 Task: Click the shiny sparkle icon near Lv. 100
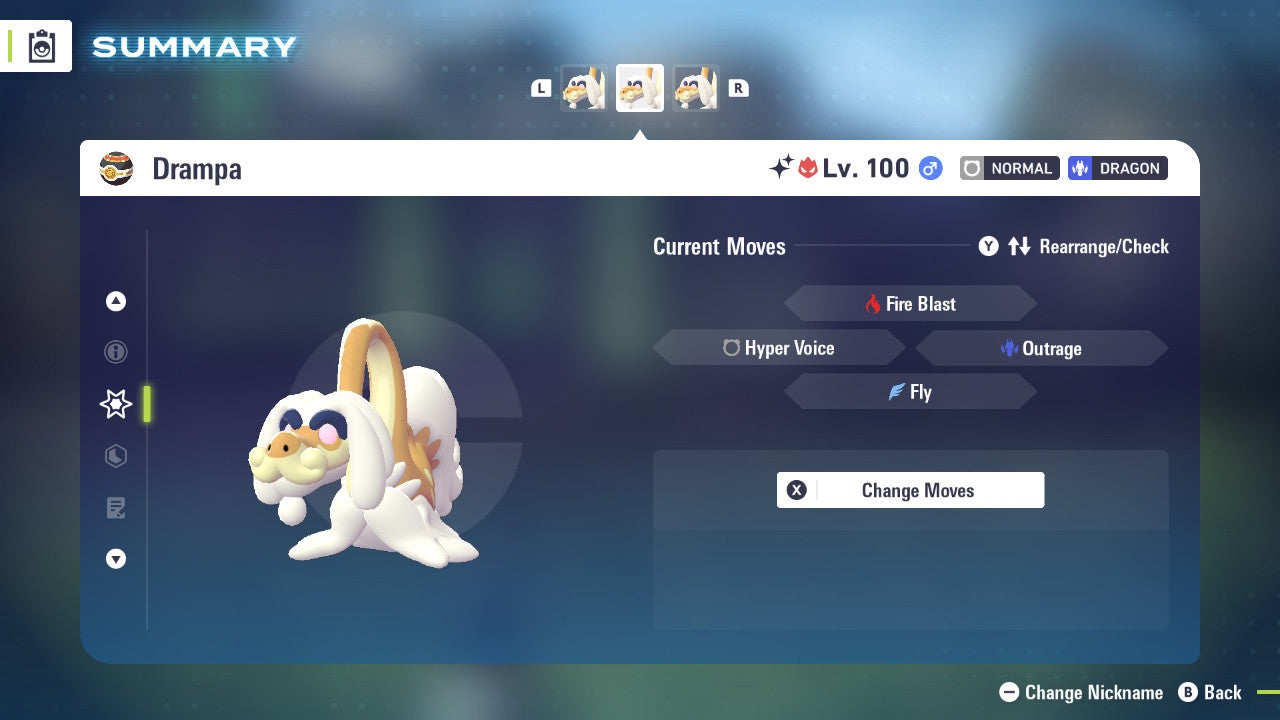pyautogui.click(x=781, y=168)
